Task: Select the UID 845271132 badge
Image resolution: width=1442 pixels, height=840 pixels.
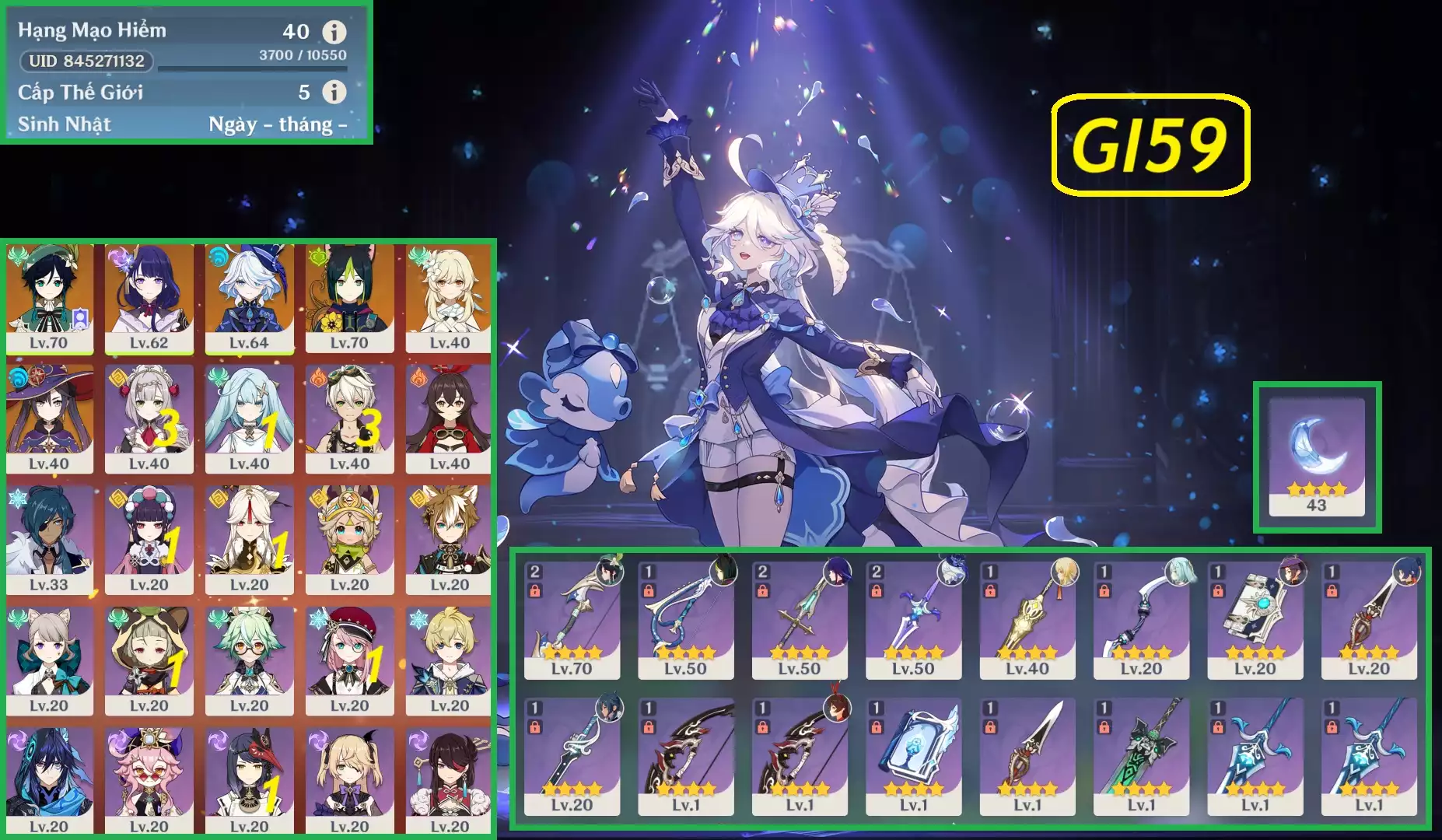Action: 86,61
